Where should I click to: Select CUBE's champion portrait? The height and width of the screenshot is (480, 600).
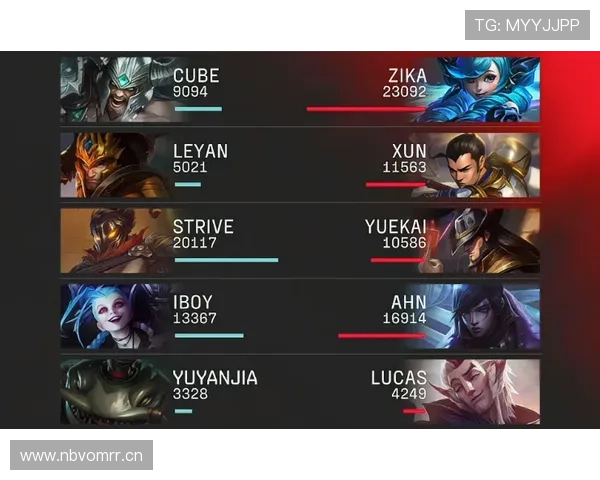pos(112,89)
